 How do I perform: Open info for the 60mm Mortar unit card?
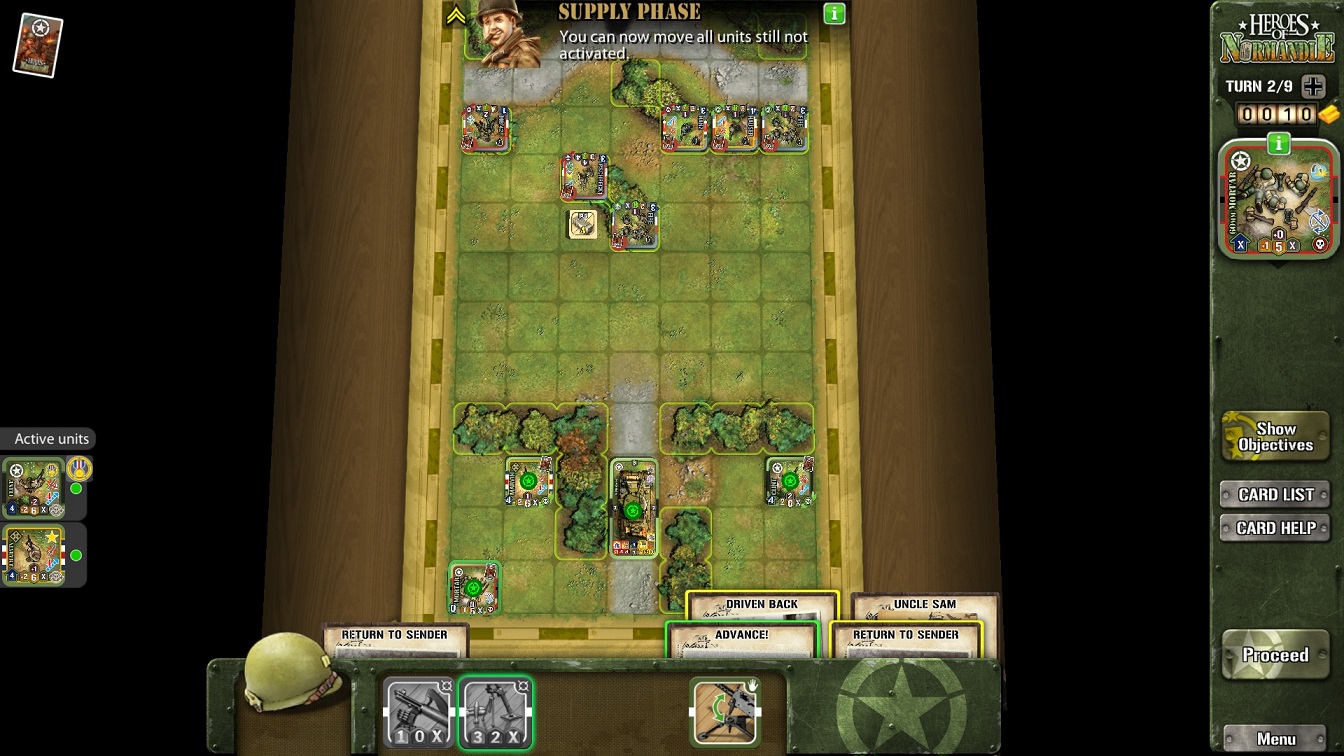click(x=1278, y=145)
